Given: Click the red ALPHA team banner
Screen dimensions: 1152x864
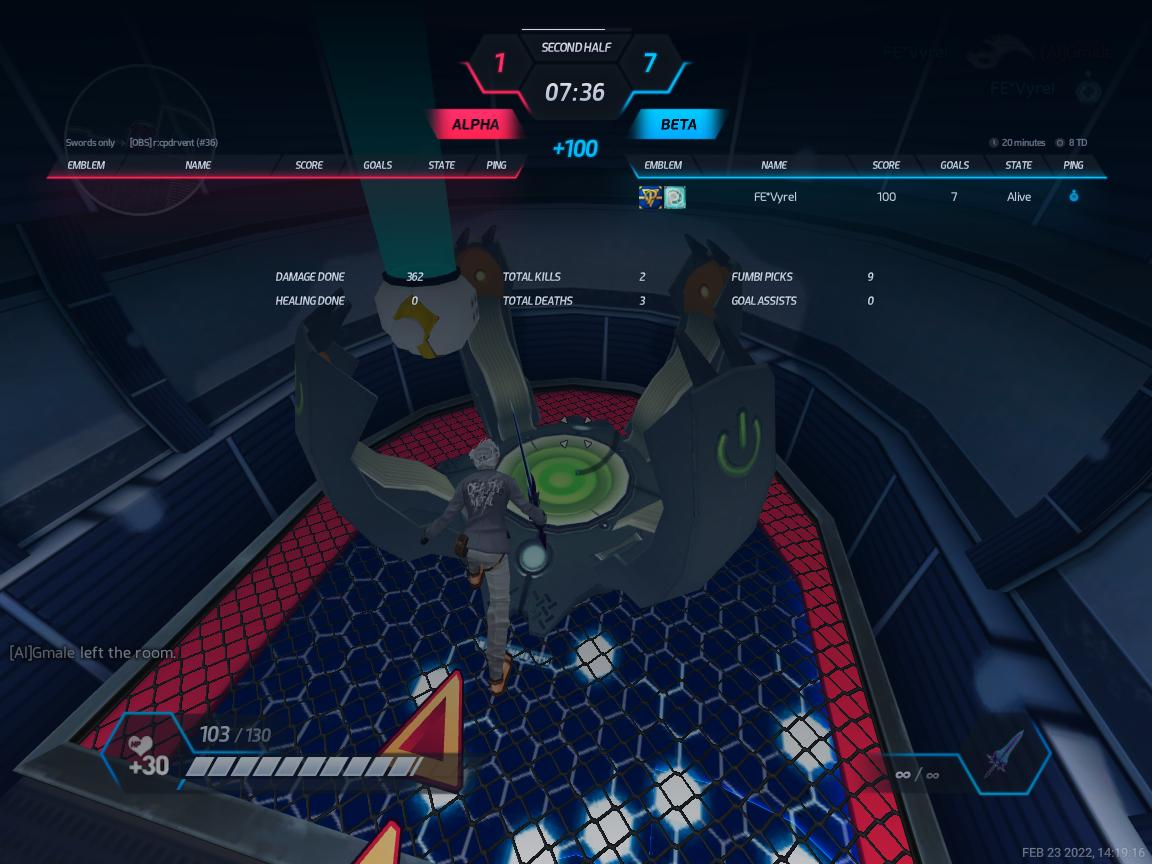Looking at the screenshot, I should pyautogui.click(x=475, y=125).
